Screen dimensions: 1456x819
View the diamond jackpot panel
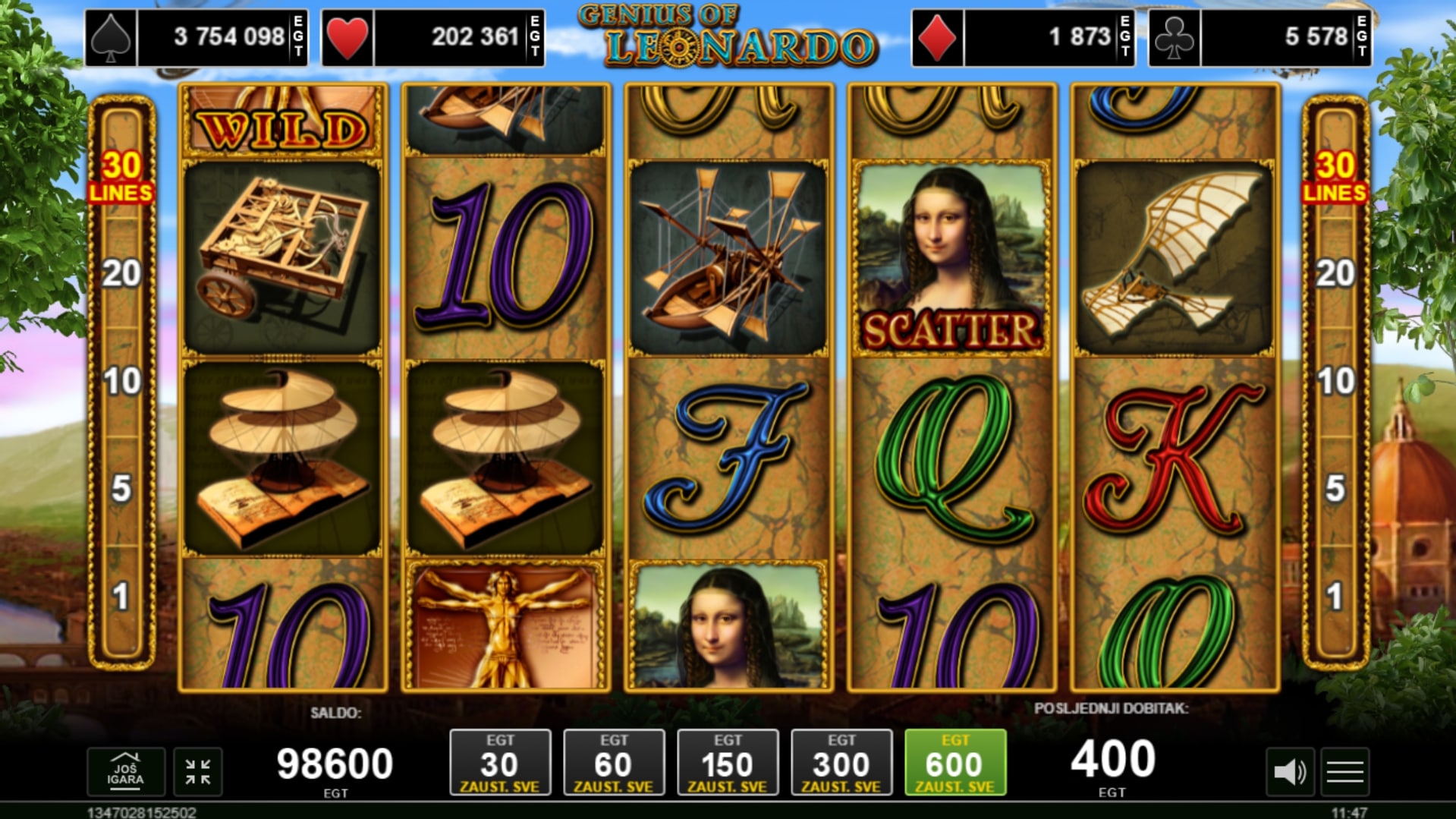click(1024, 37)
